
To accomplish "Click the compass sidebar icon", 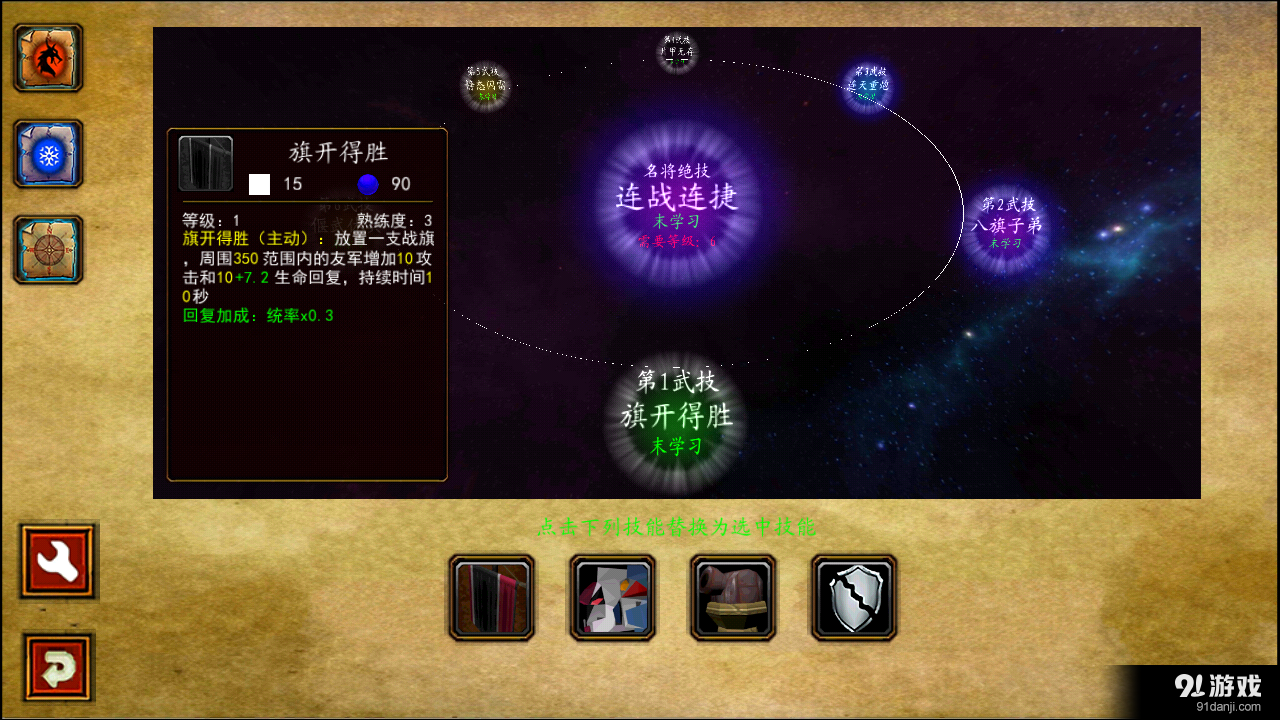I will click(46, 250).
